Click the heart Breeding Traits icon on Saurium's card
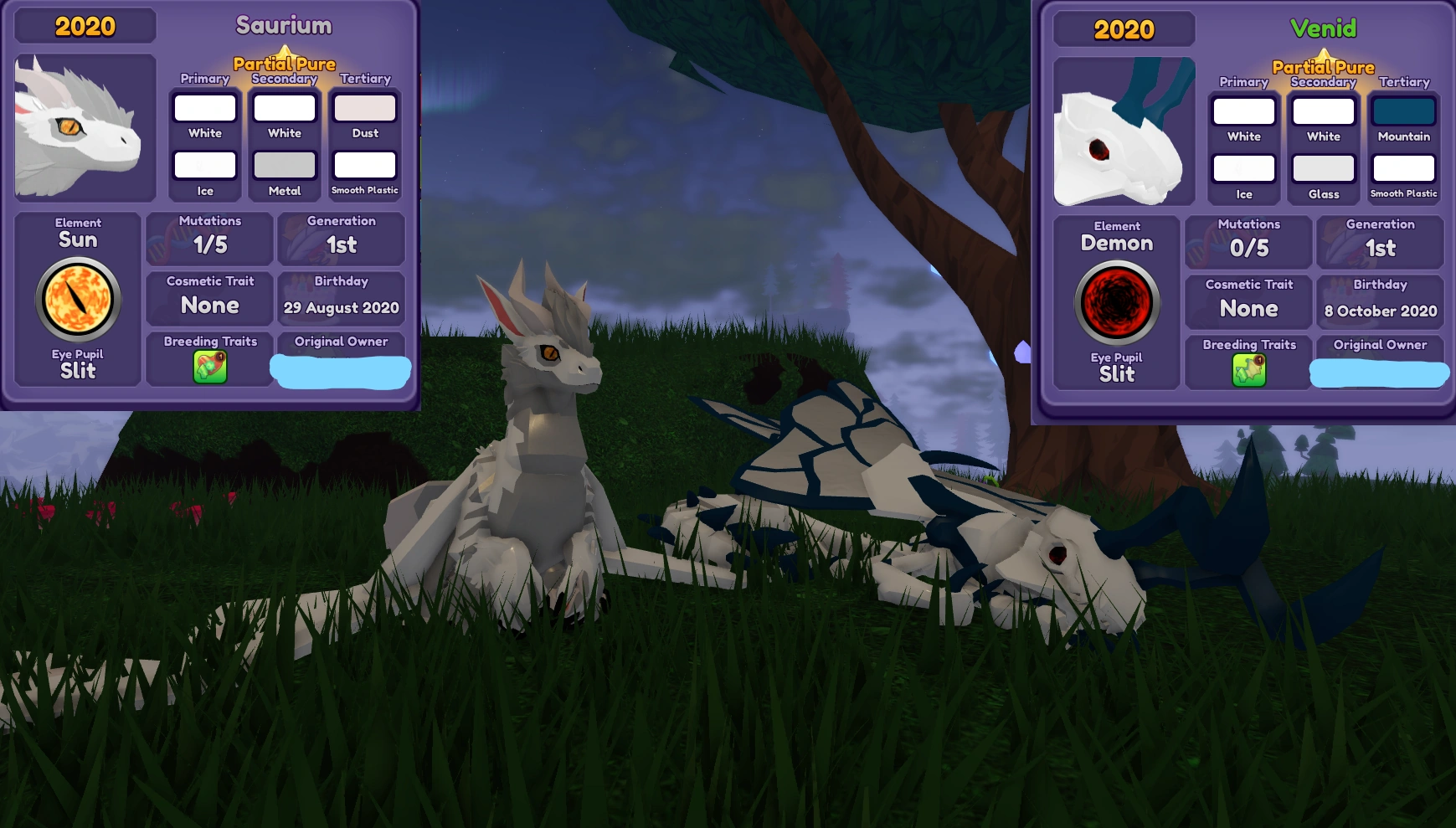Image resolution: width=1456 pixels, height=828 pixels. (x=208, y=366)
